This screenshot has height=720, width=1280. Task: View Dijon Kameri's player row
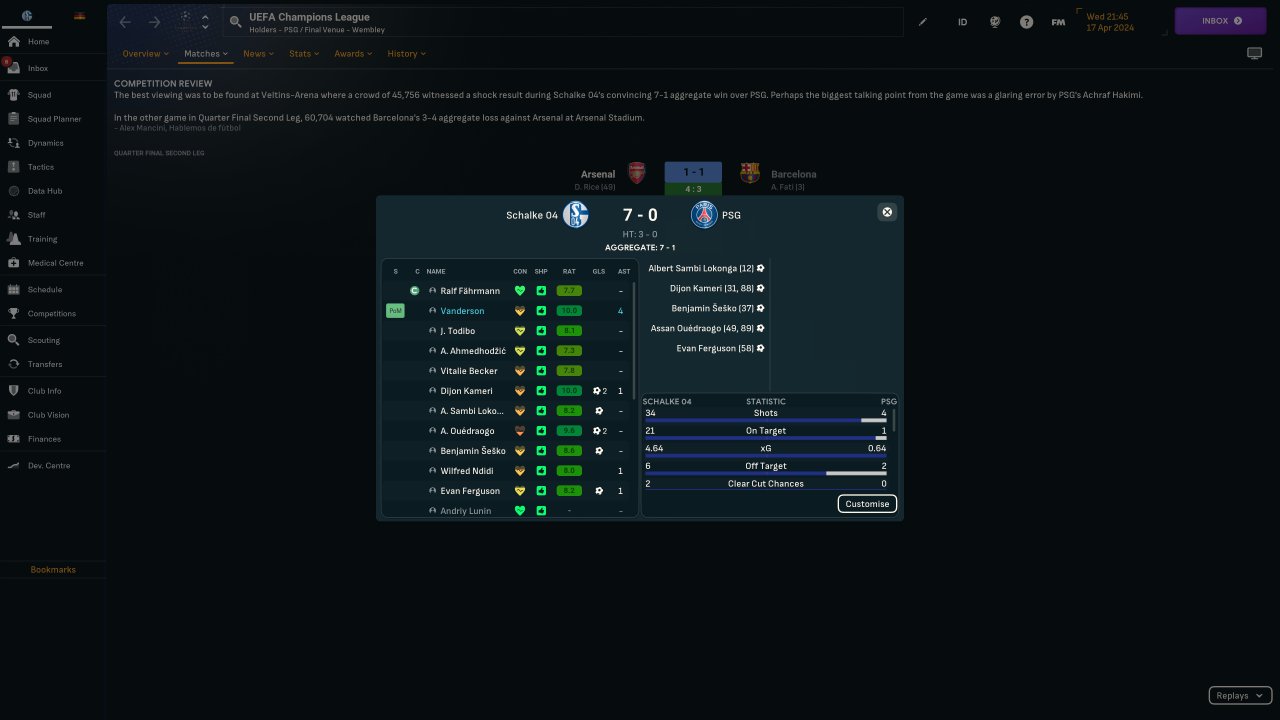click(x=466, y=391)
